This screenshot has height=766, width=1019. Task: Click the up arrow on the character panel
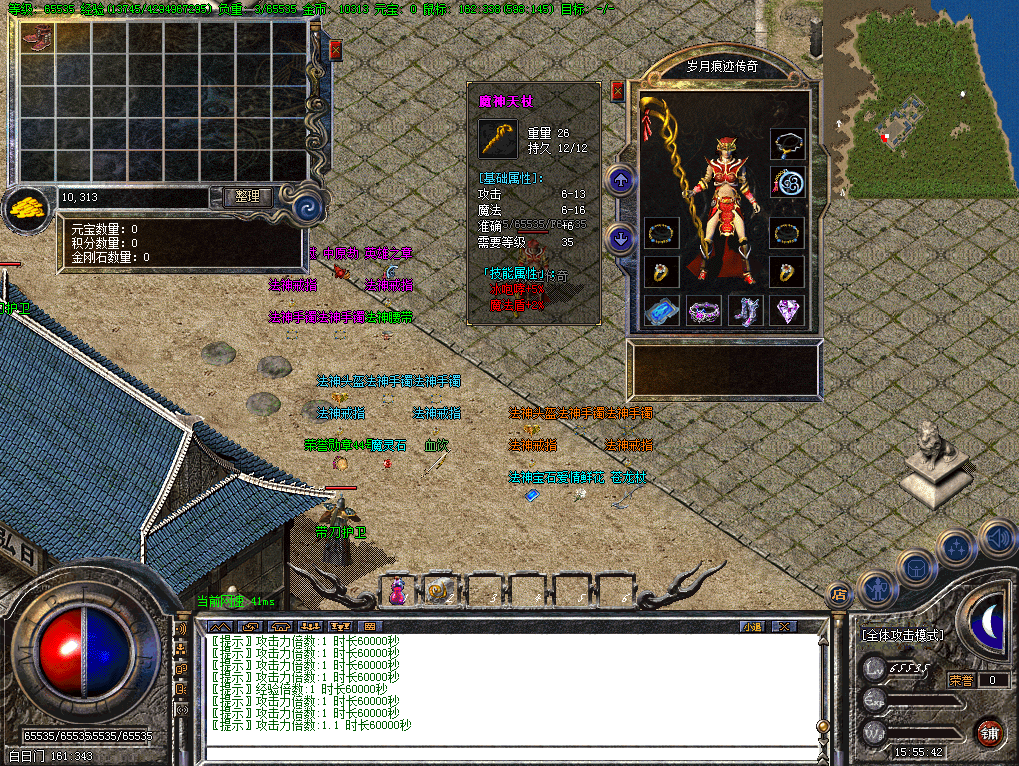coord(621,181)
